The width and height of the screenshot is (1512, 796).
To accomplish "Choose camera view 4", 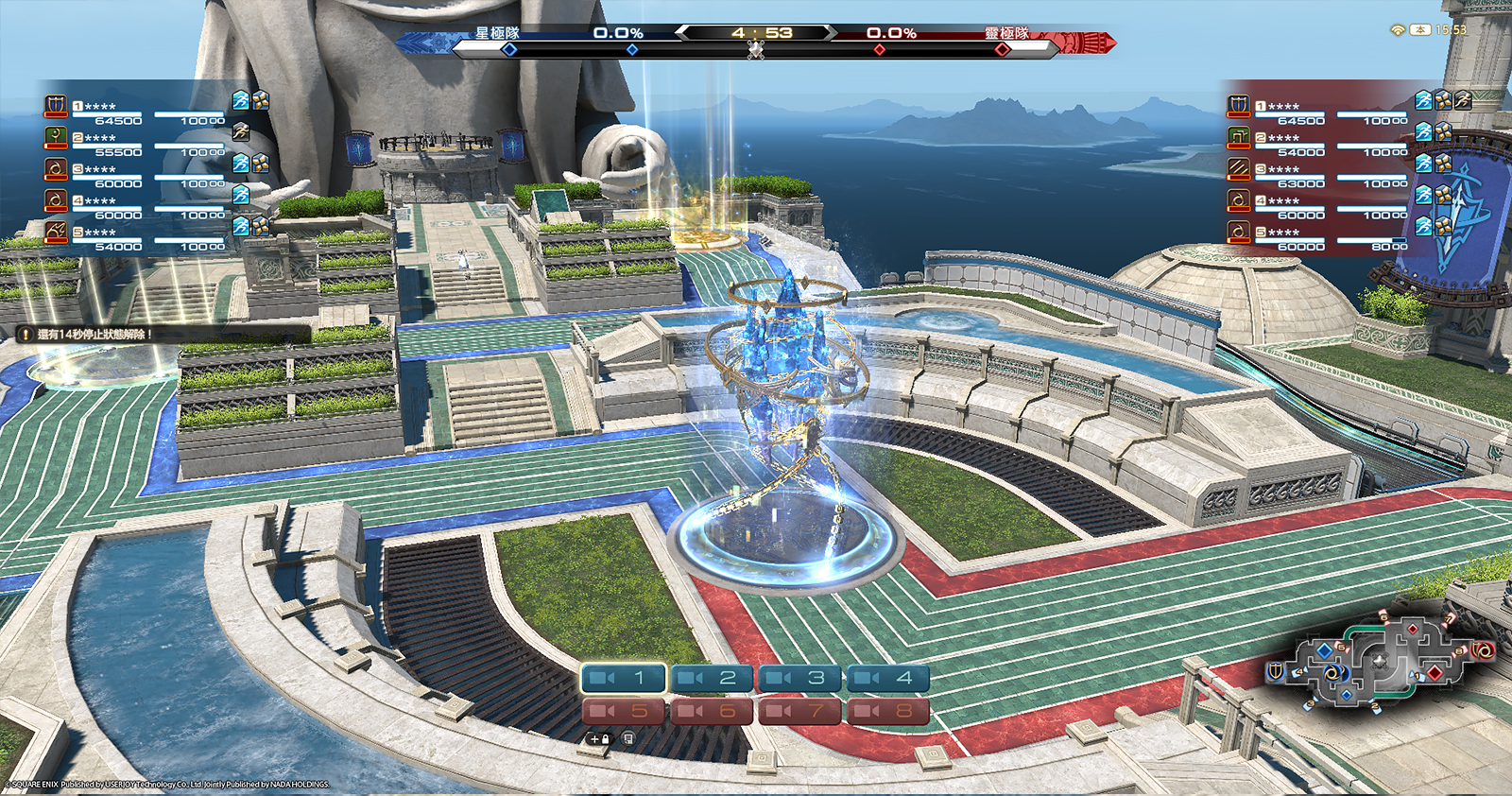I will pos(888,678).
